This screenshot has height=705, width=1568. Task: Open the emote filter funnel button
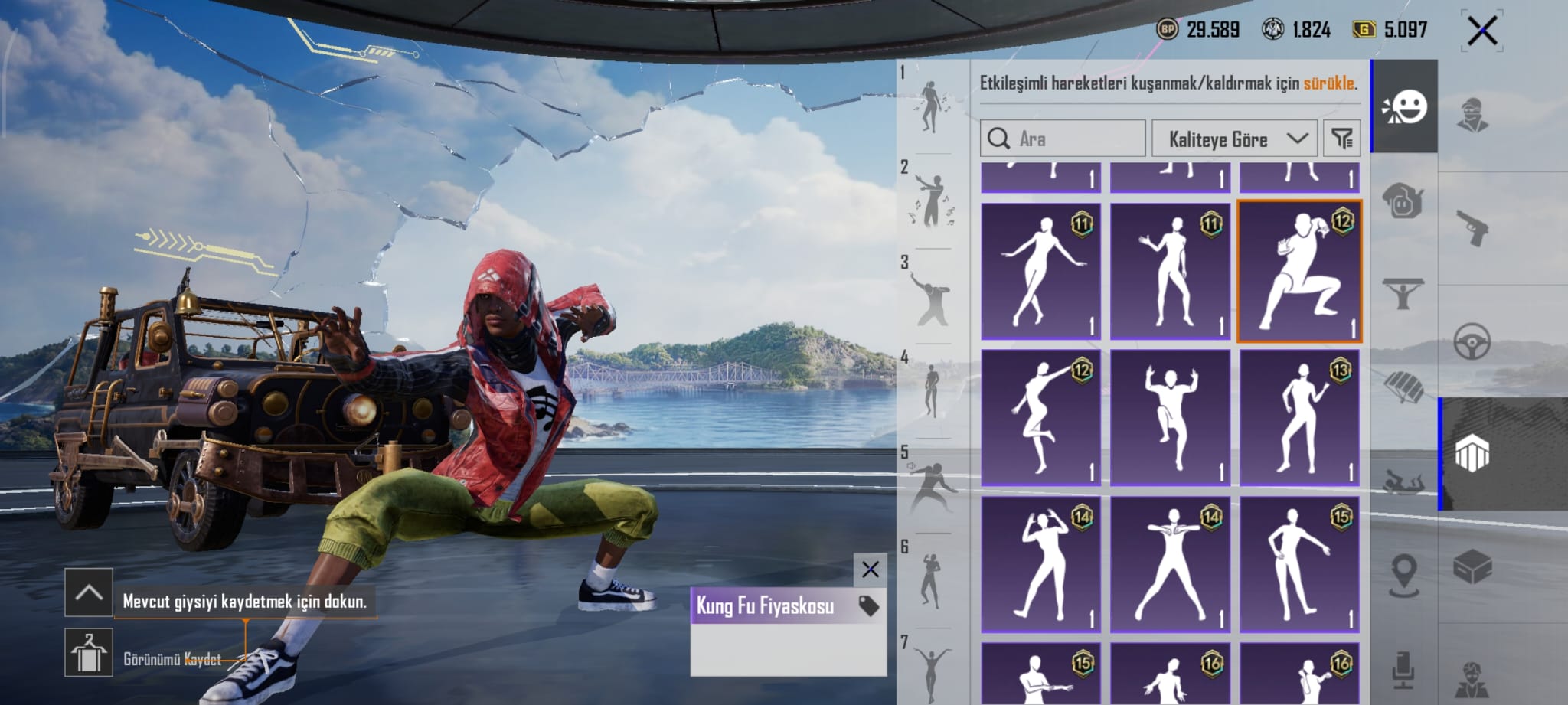[1342, 139]
